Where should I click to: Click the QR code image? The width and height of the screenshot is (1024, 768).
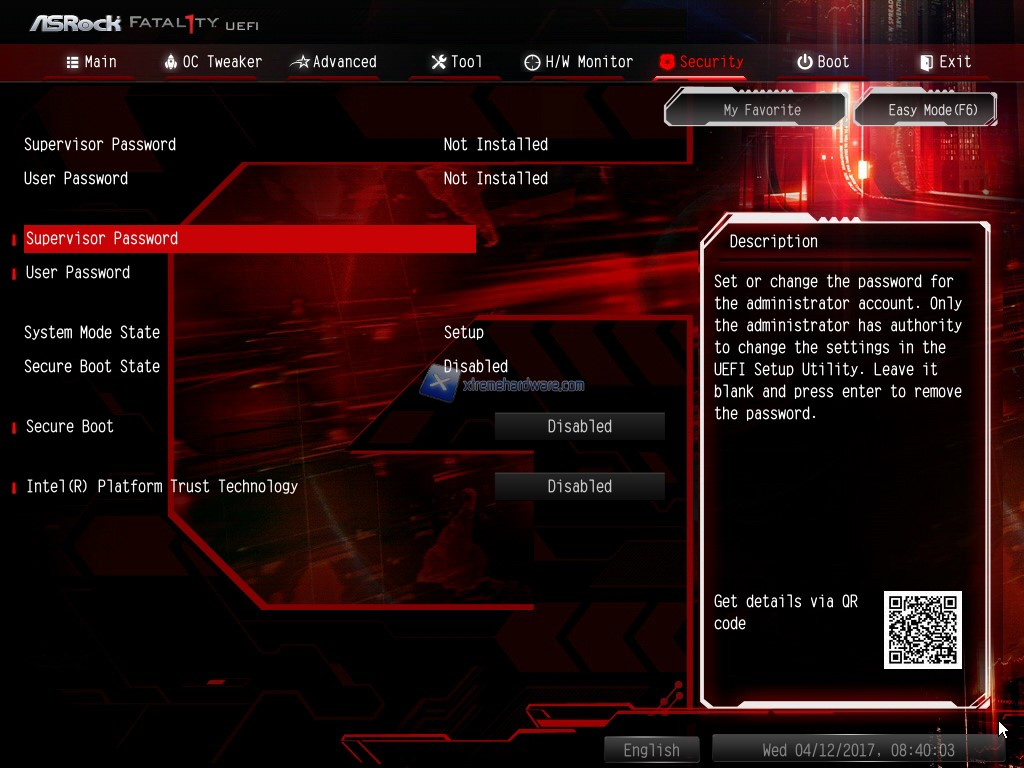pos(922,630)
